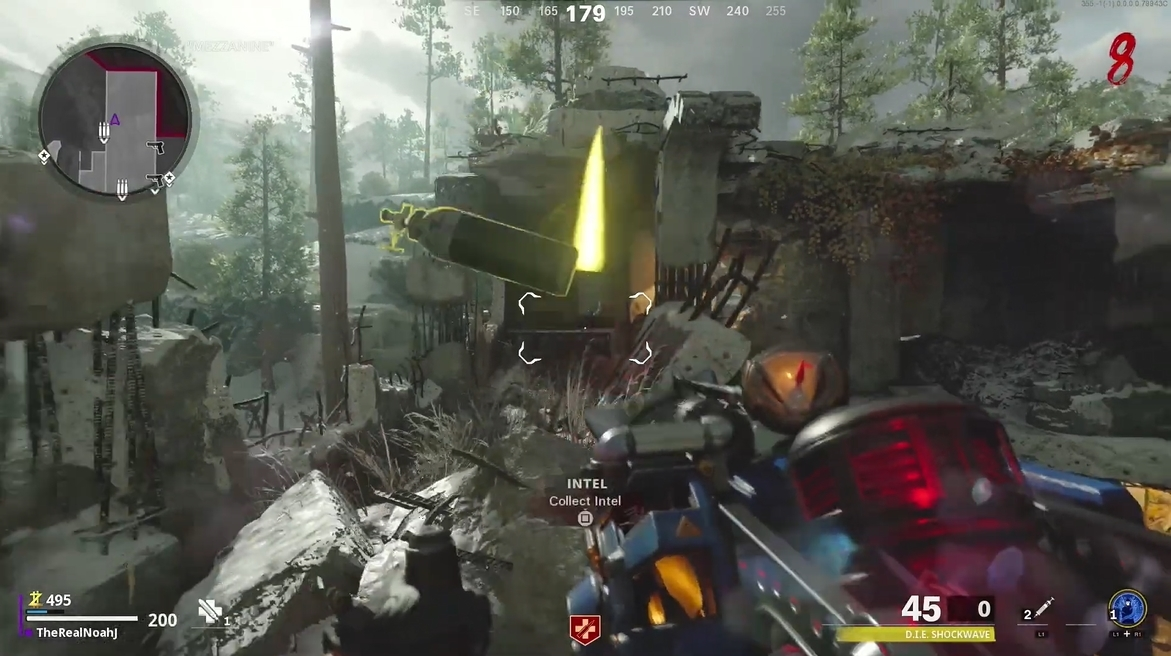Activate the red shield perk icon
Screen dimensions: 1171x656
[584, 629]
